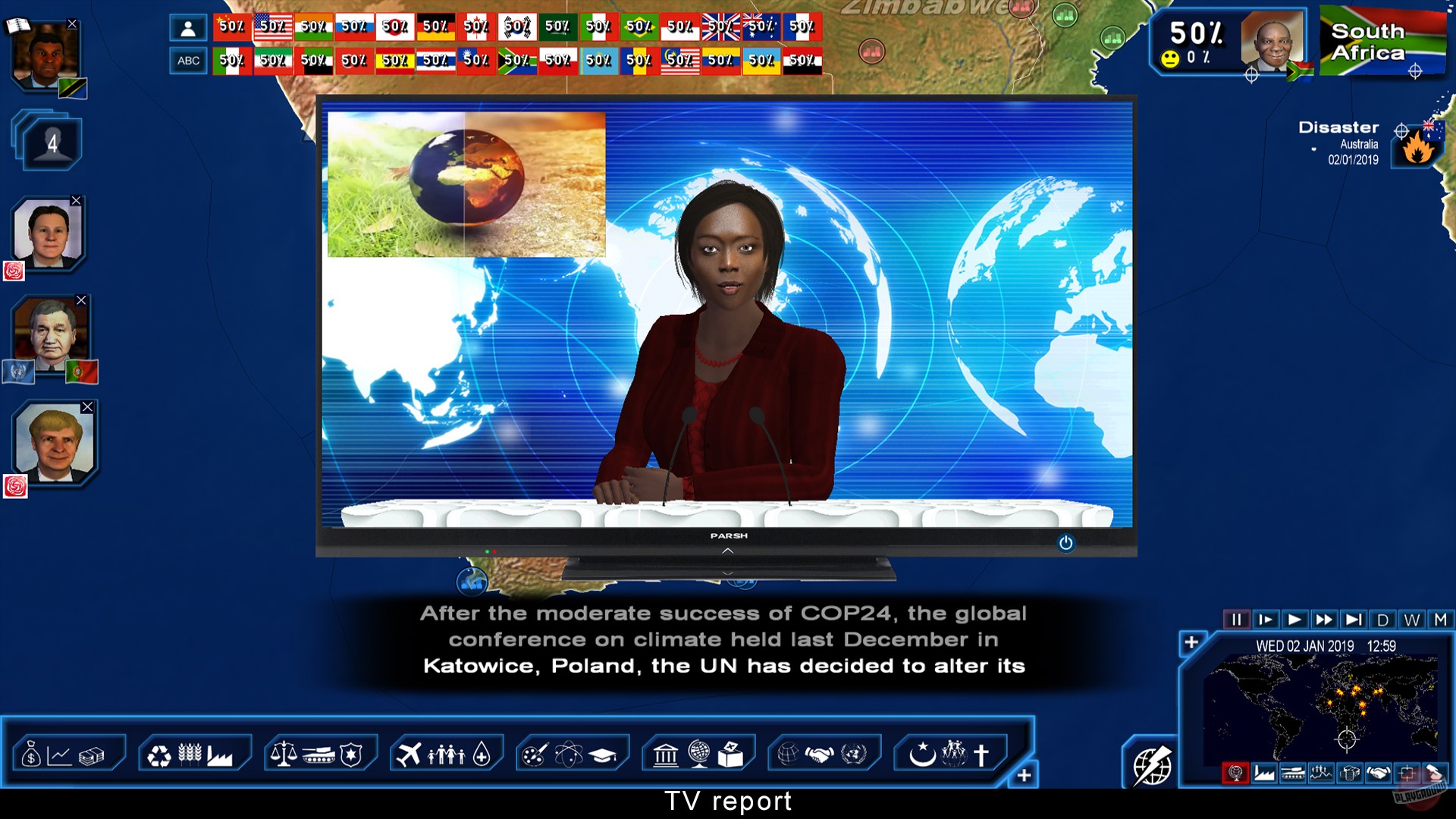Switch time display to Day with the D tab

[x=1385, y=620]
